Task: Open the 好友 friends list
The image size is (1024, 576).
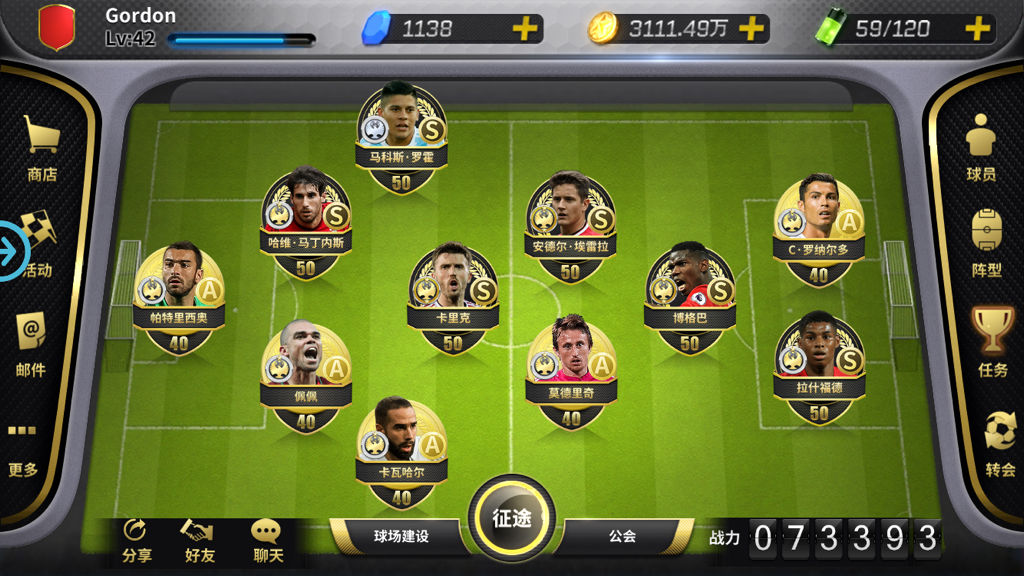Action: (200, 541)
